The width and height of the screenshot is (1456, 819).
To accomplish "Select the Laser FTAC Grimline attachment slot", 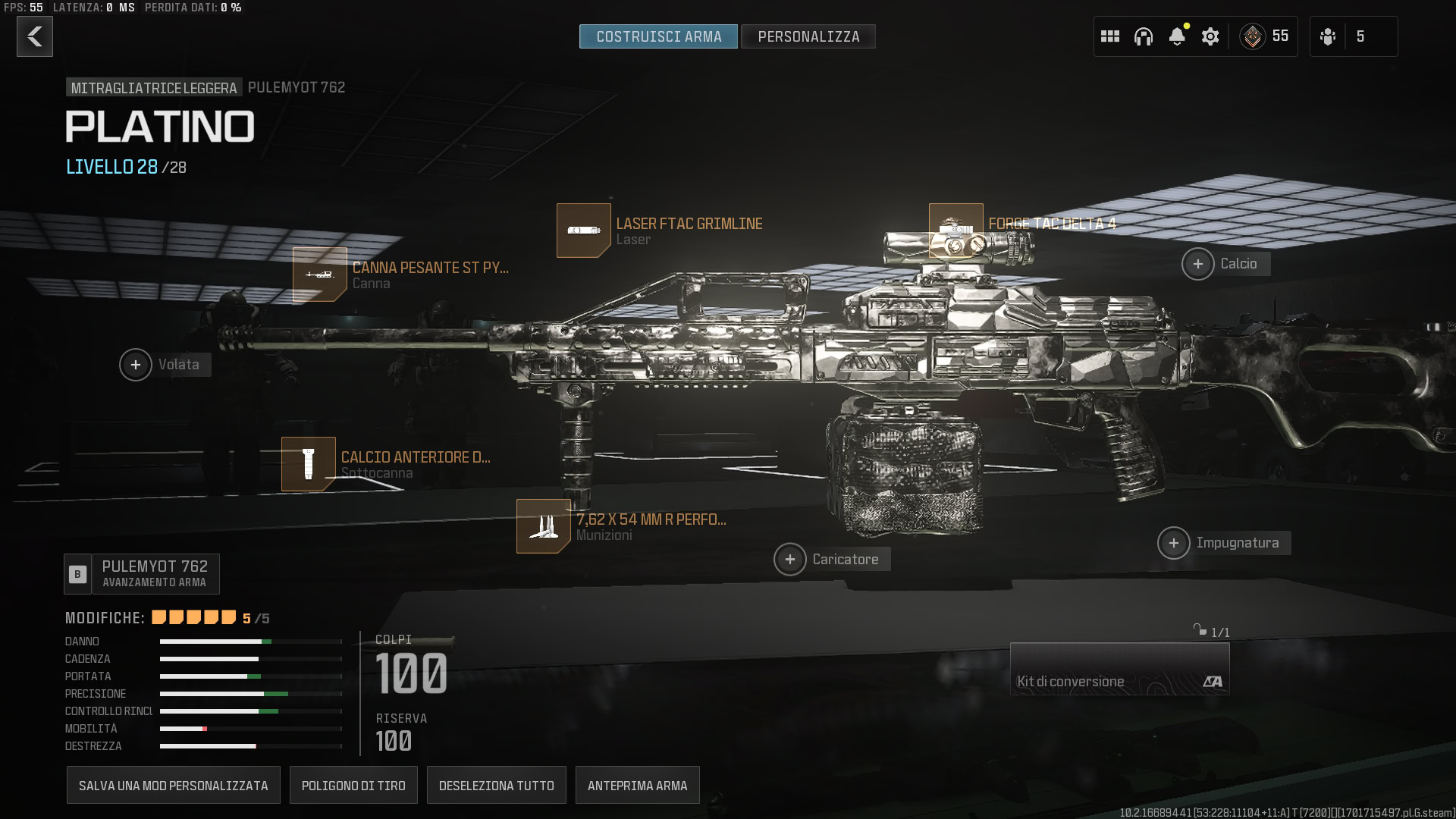I will pyautogui.click(x=584, y=231).
